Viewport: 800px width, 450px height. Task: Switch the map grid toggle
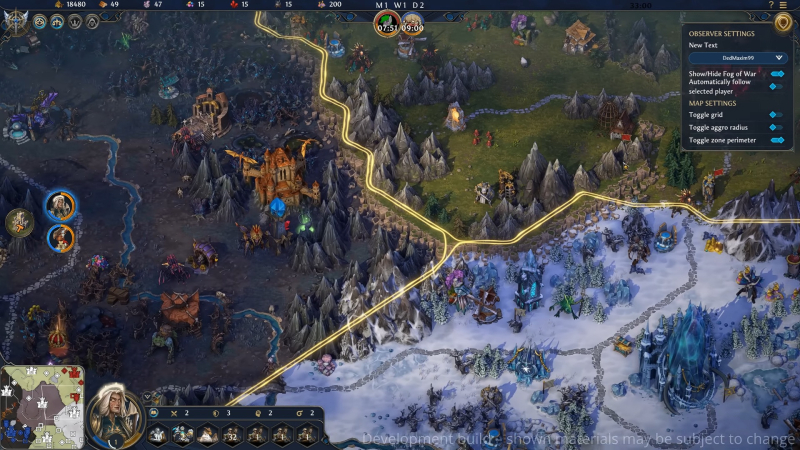pos(774,115)
